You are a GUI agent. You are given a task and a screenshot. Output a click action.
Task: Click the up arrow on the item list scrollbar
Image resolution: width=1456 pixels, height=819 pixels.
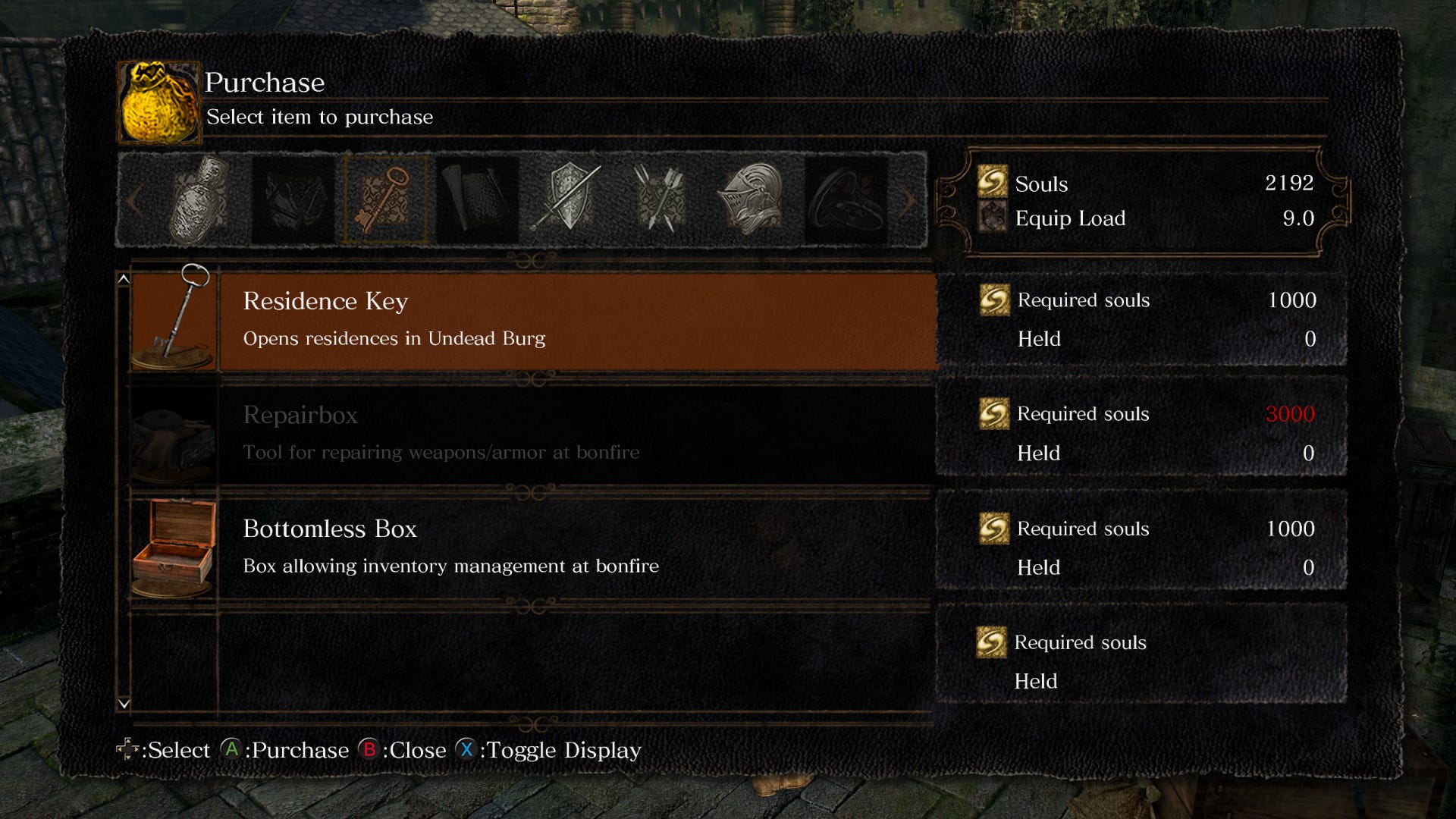click(123, 279)
